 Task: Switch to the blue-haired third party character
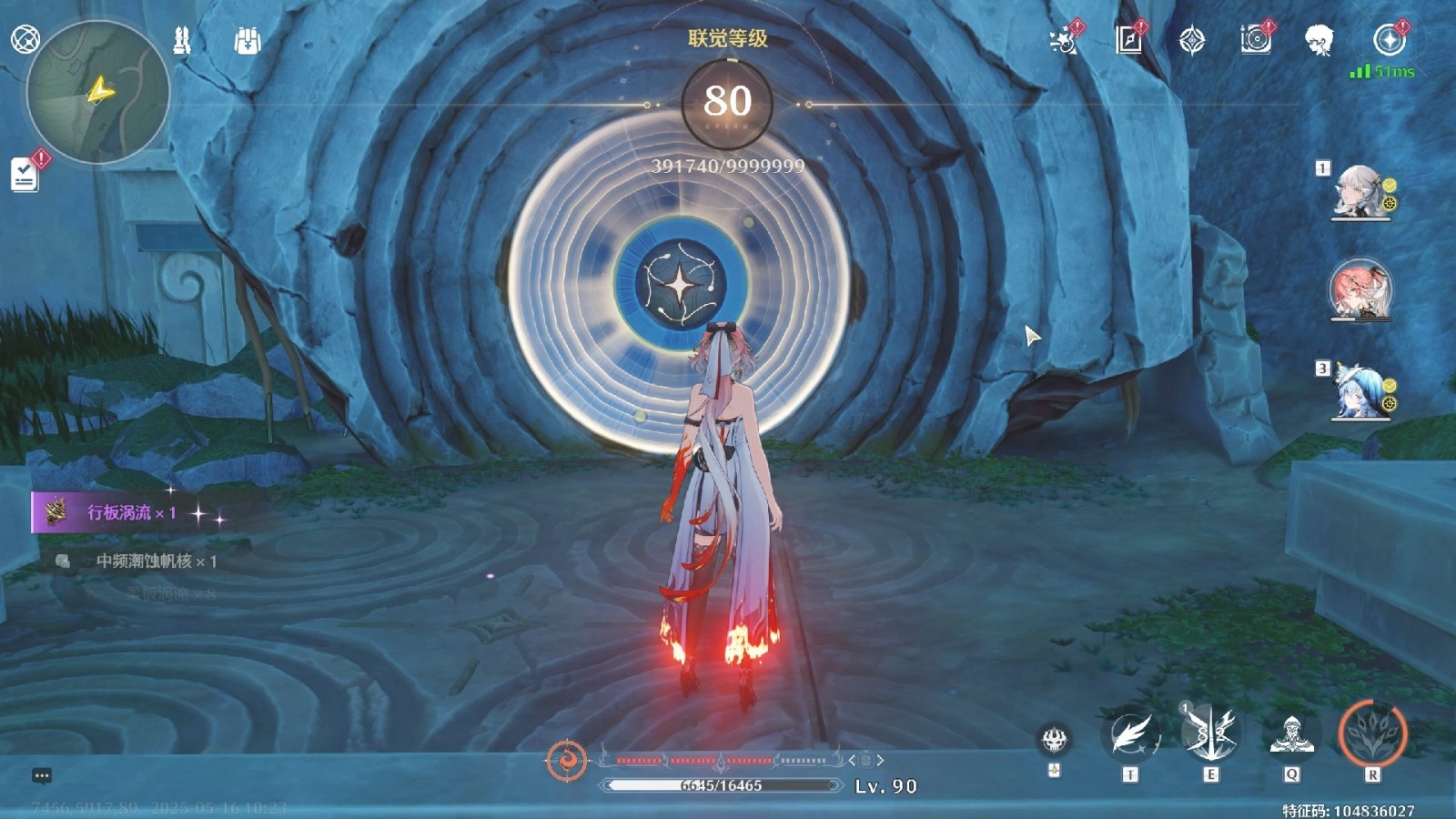click(1361, 392)
